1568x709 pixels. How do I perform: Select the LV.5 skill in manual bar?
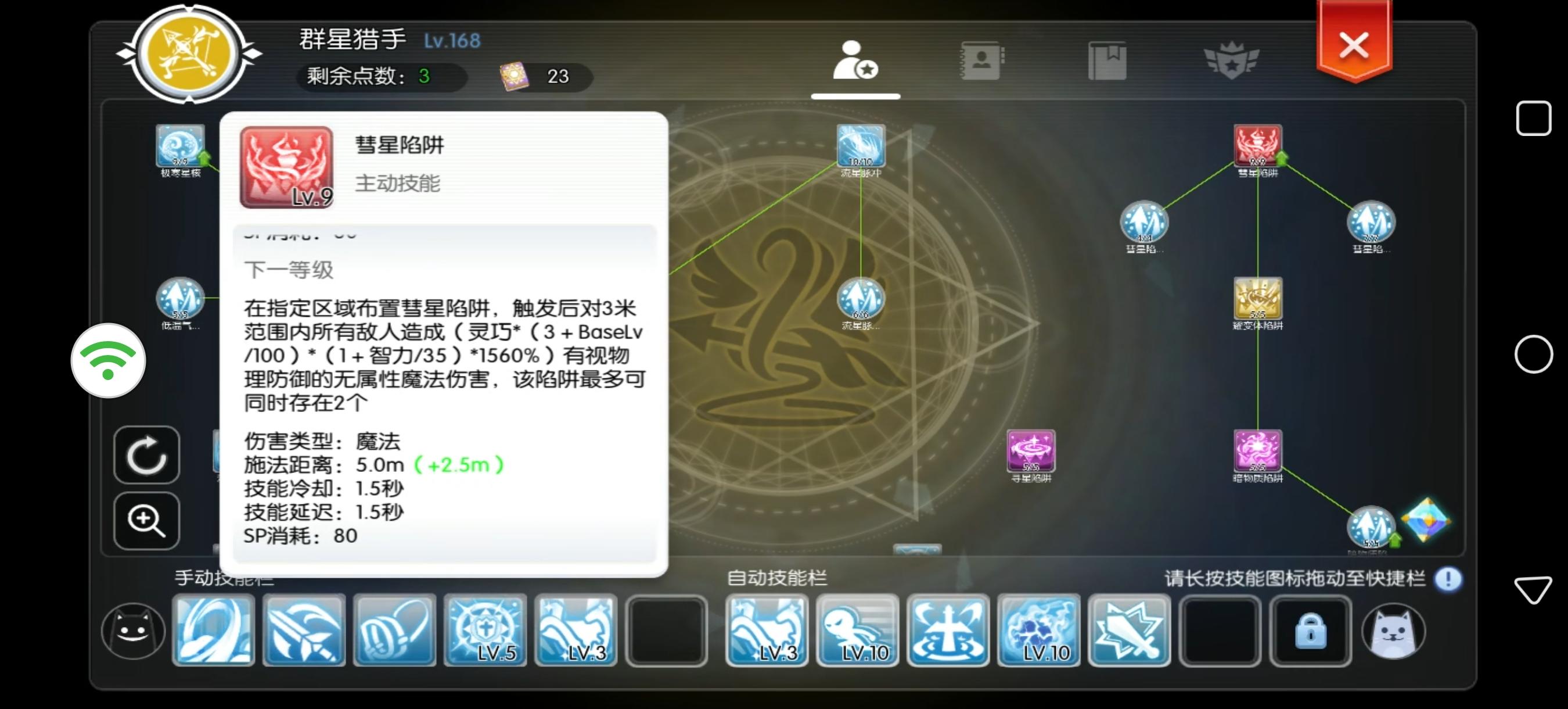(x=485, y=631)
